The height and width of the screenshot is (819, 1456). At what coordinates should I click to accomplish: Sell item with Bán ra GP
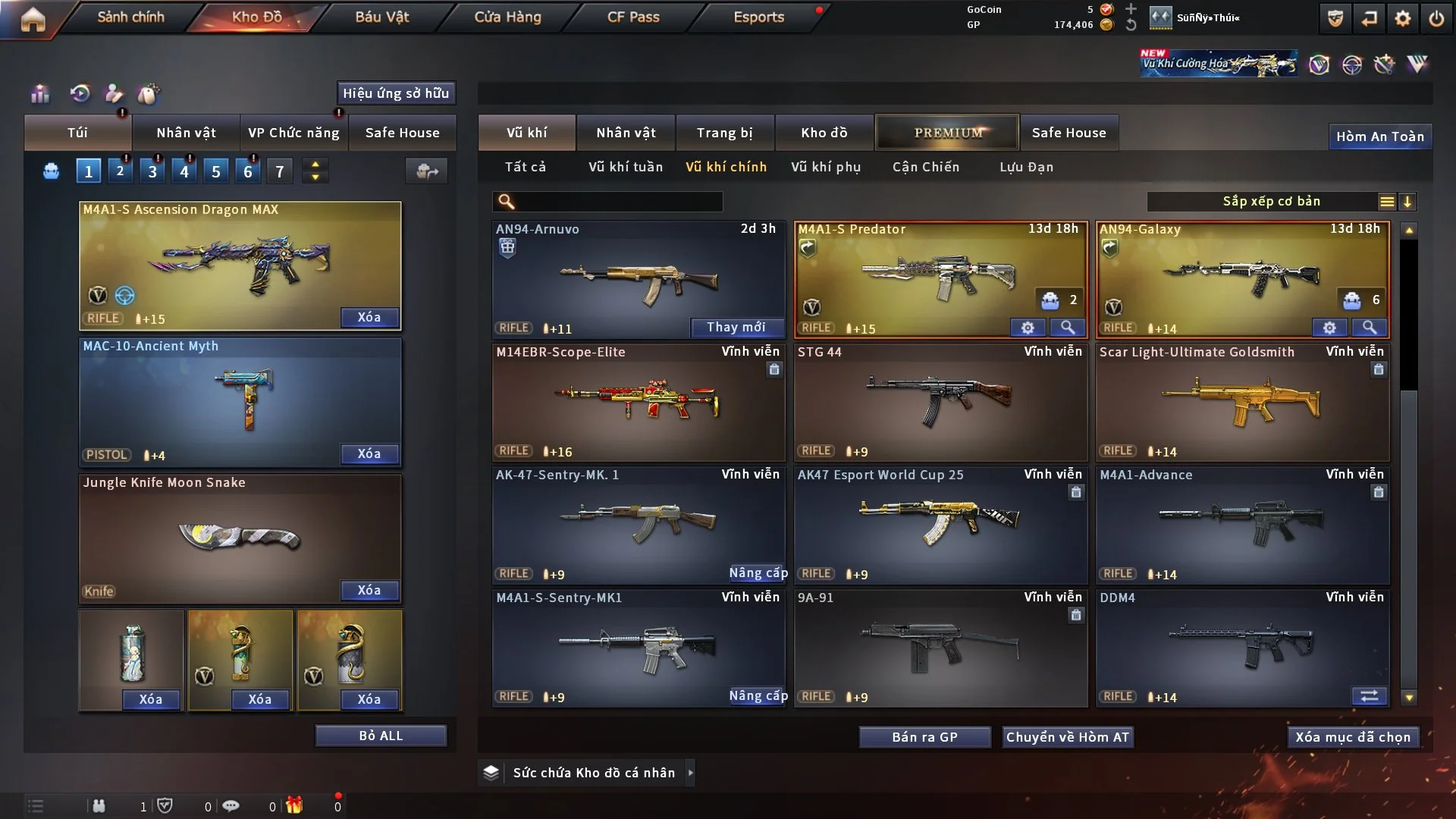[924, 737]
